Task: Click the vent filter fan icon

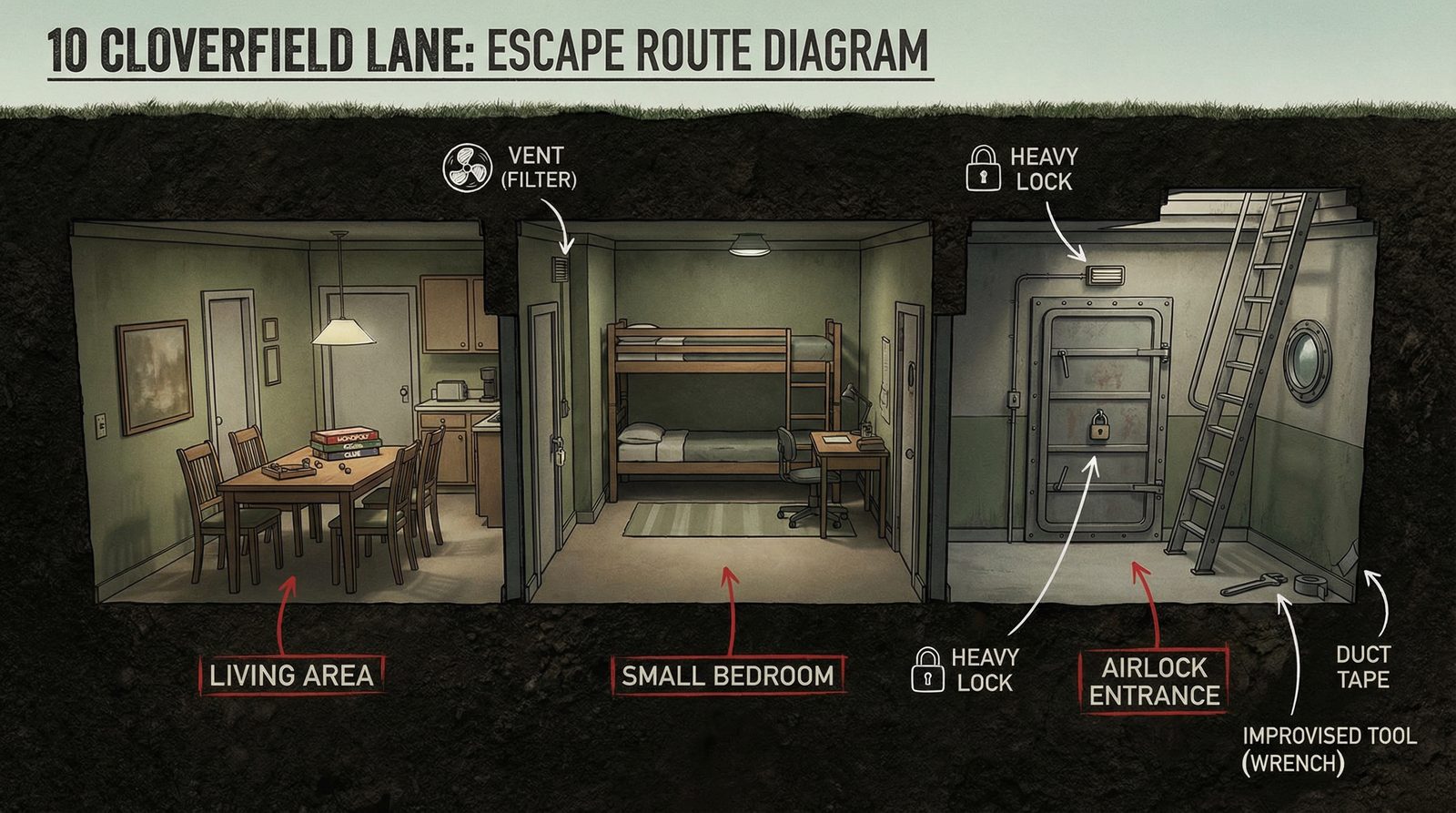Action: [466, 168]
